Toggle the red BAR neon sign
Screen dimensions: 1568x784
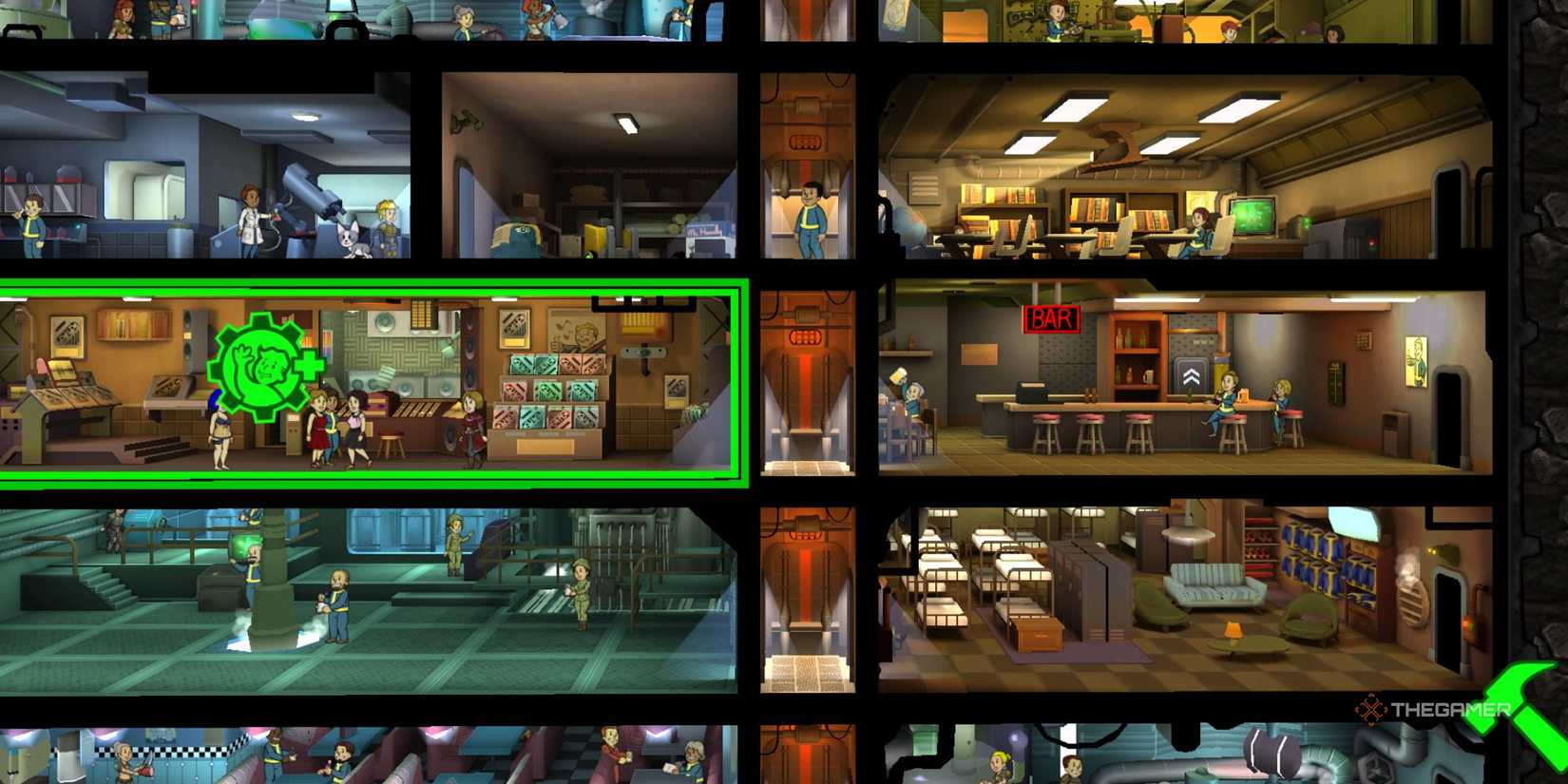1051,317
